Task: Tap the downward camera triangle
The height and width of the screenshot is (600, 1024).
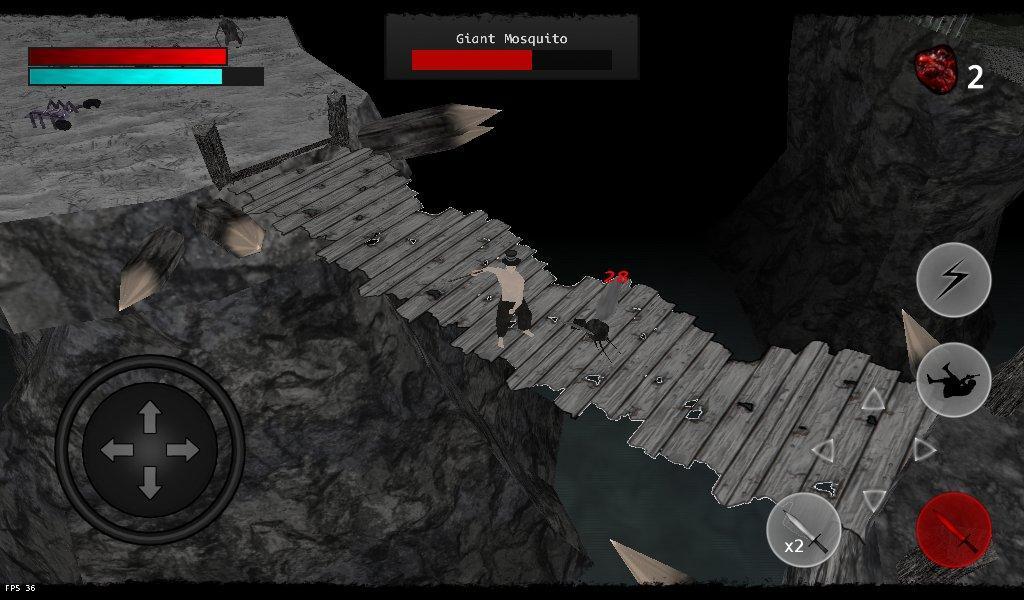Action: point(873,498)
